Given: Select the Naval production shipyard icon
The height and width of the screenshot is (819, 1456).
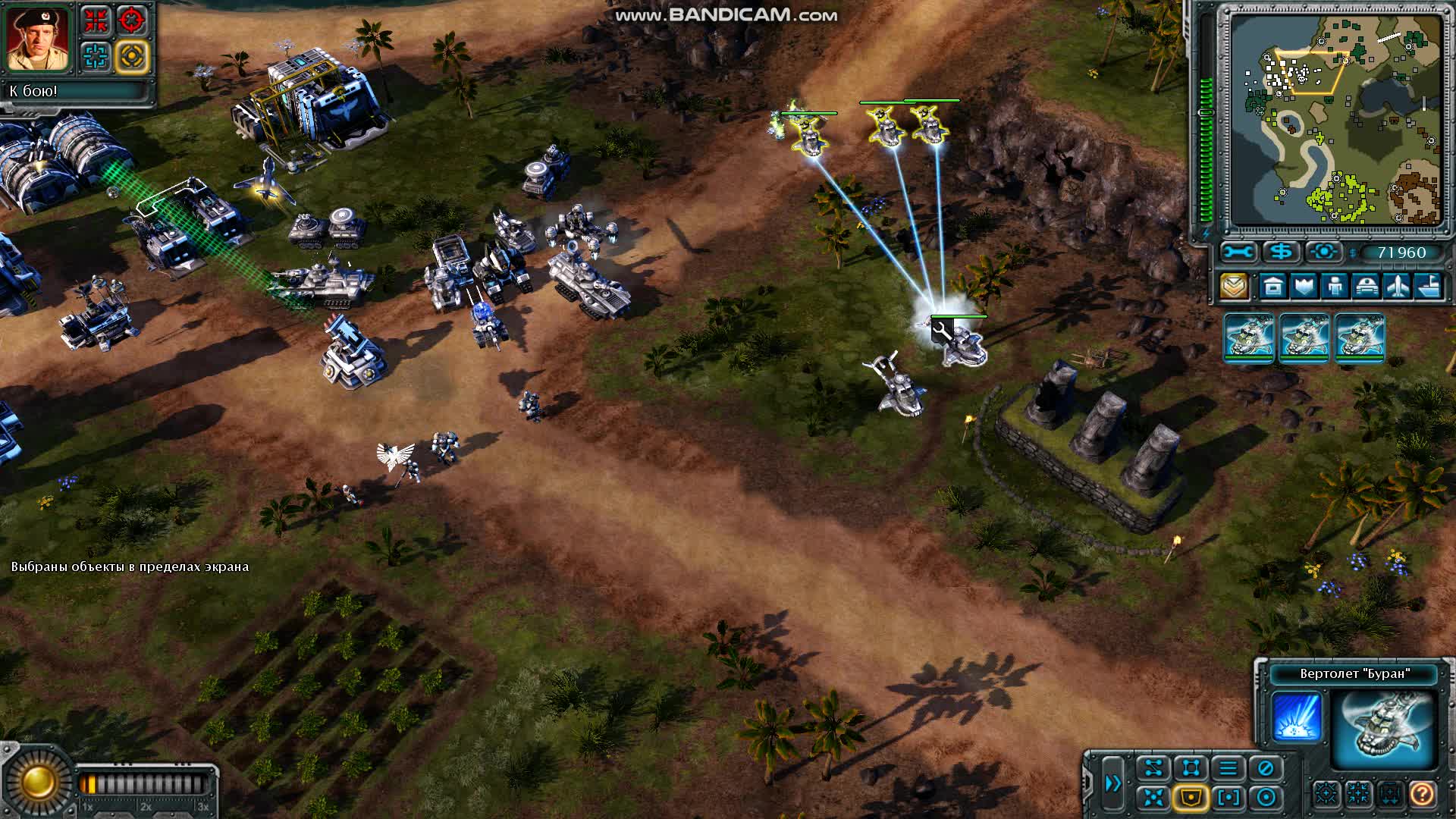Looking at the screenshot, I should [x=1430, y=287].
